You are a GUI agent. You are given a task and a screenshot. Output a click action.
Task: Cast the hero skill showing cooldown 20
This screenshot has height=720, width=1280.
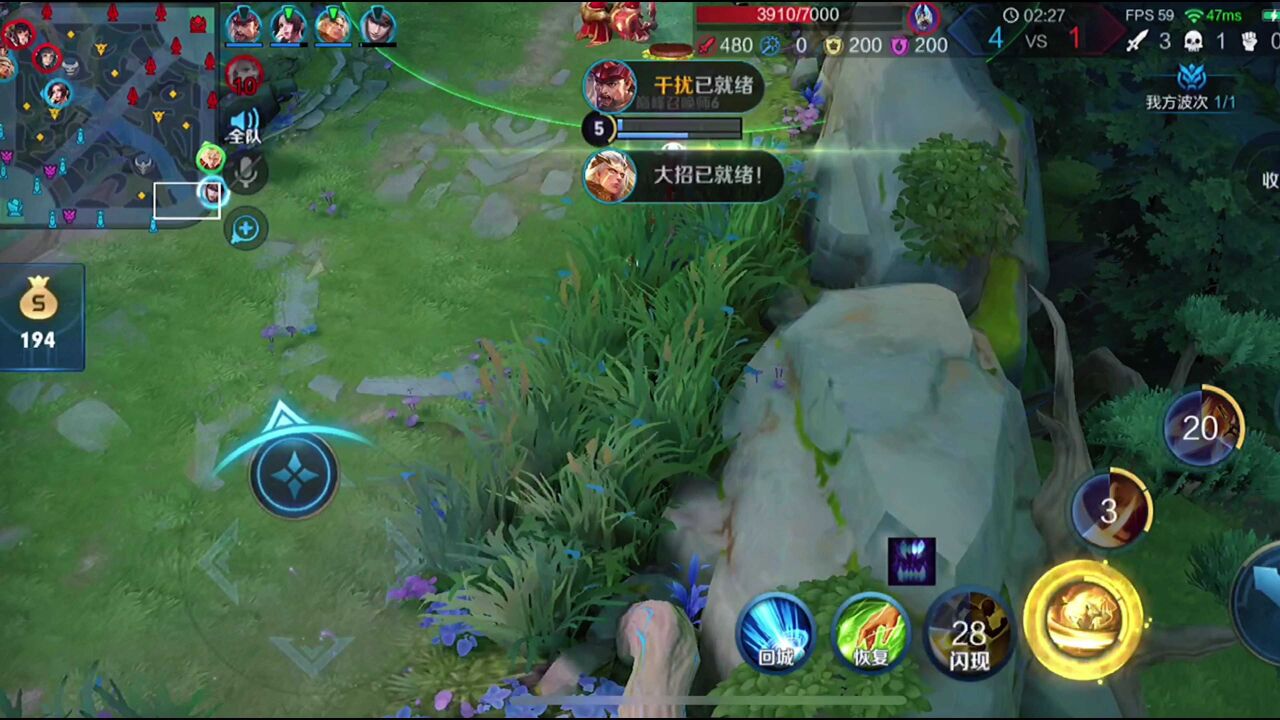tap(1201, 428)
